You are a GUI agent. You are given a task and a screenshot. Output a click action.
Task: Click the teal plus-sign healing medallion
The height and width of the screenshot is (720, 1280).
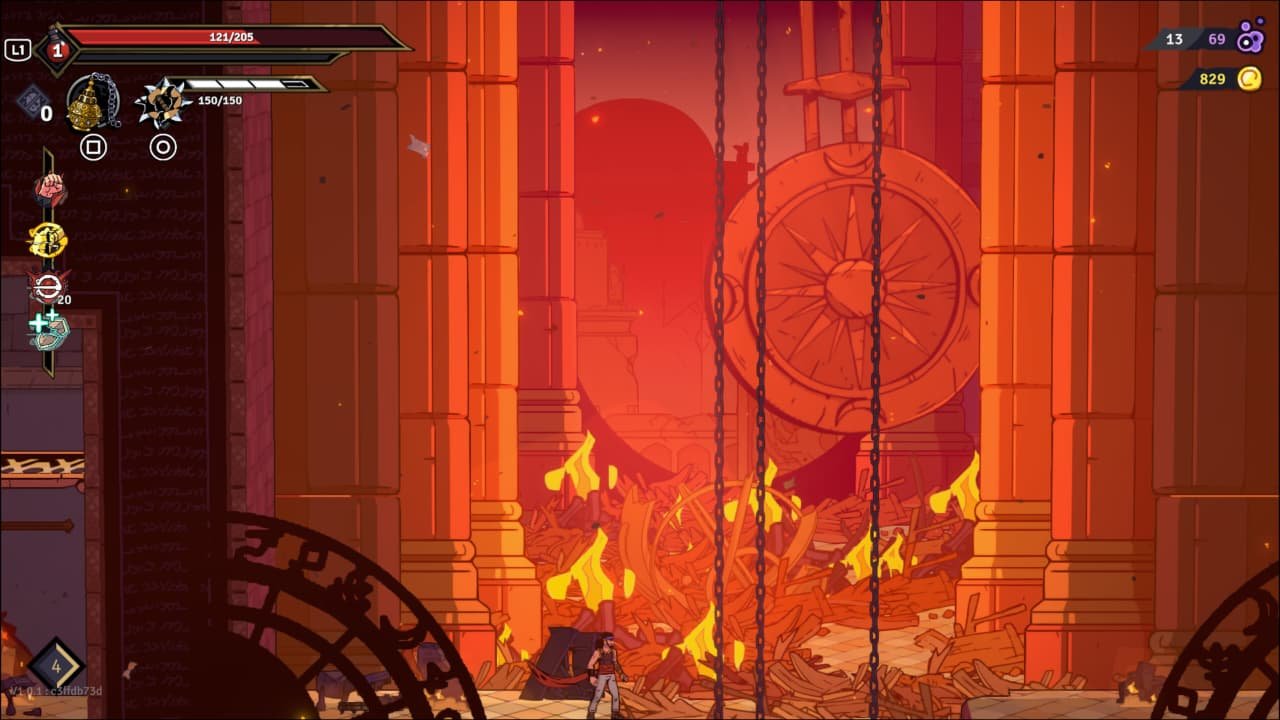coord(48,331)
